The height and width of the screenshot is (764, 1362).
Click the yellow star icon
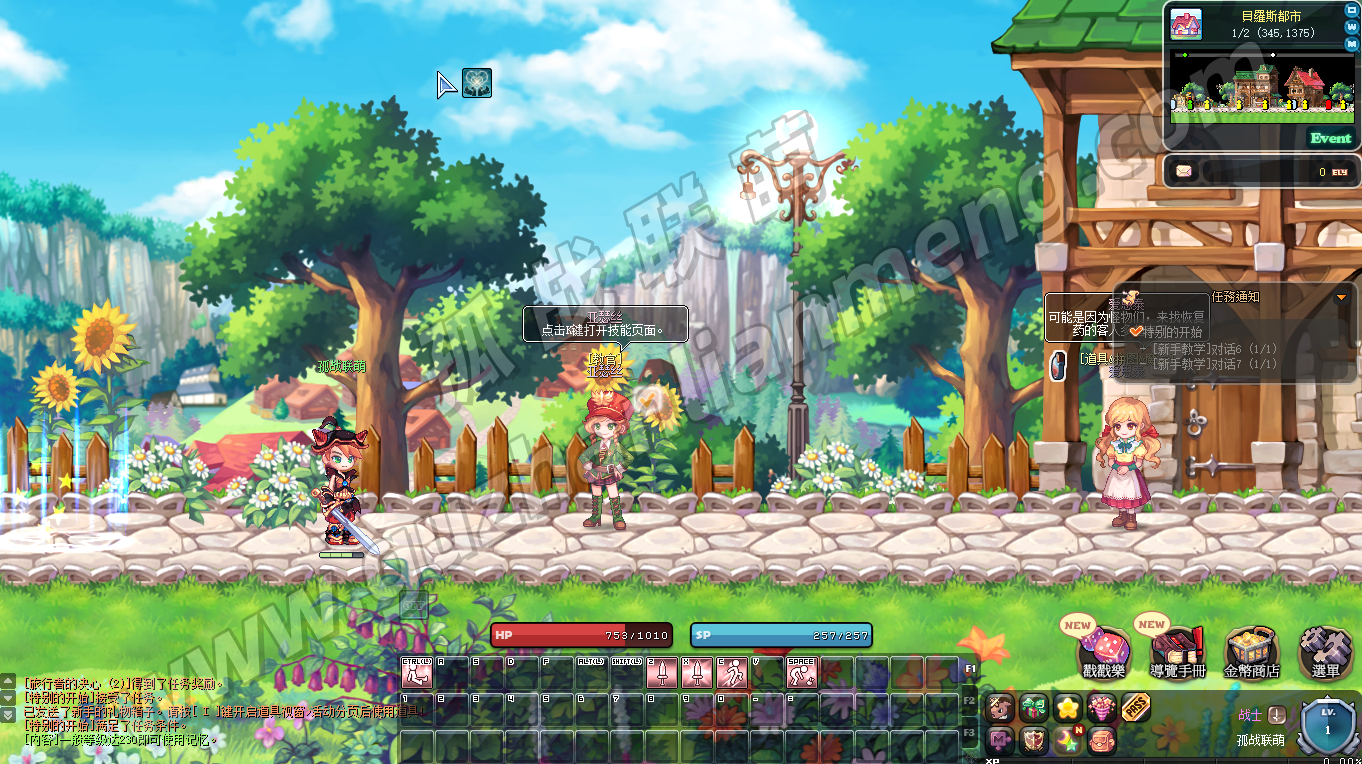(x=1068, y=708)
